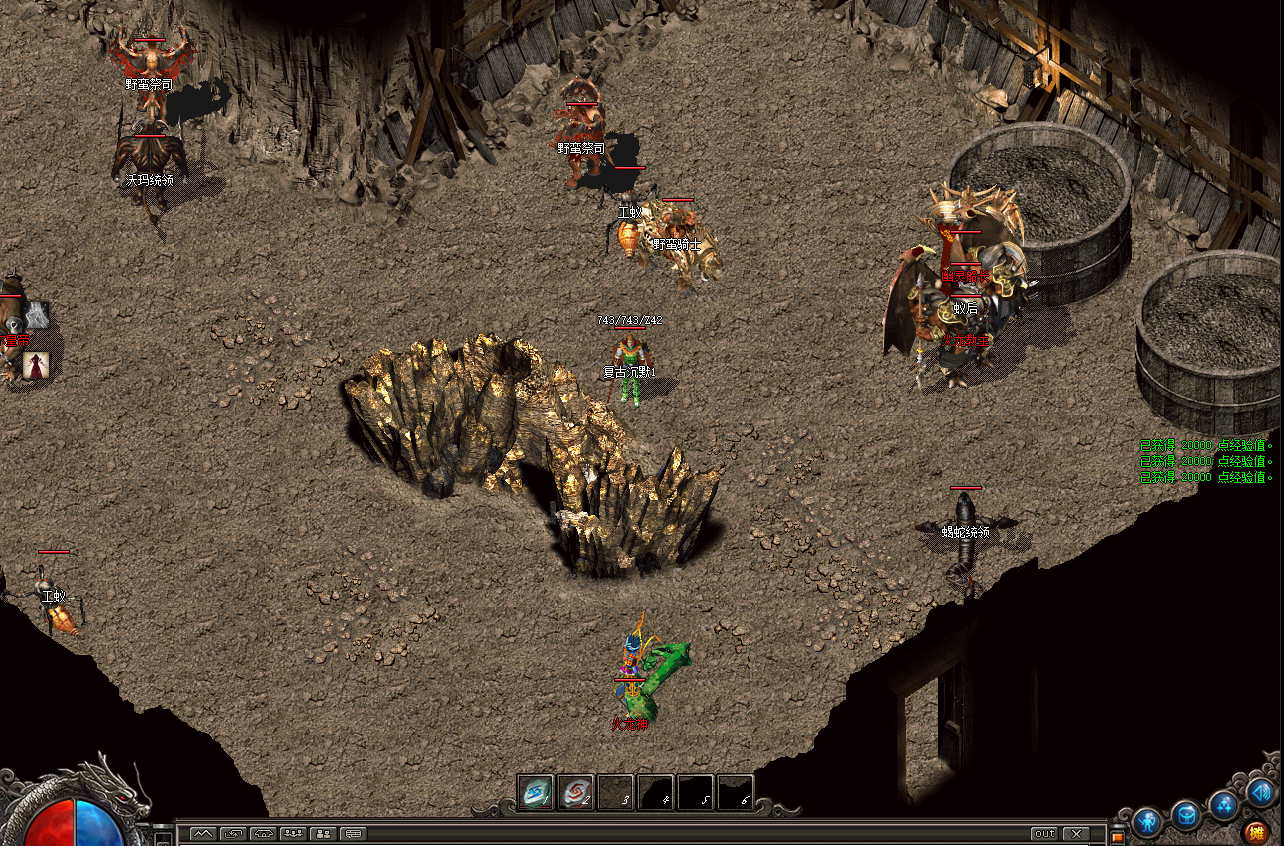The height and width of the screenshot is (846, 1284).
Task: Toggle sound with the speaker button
Action: pos(1259,794)
